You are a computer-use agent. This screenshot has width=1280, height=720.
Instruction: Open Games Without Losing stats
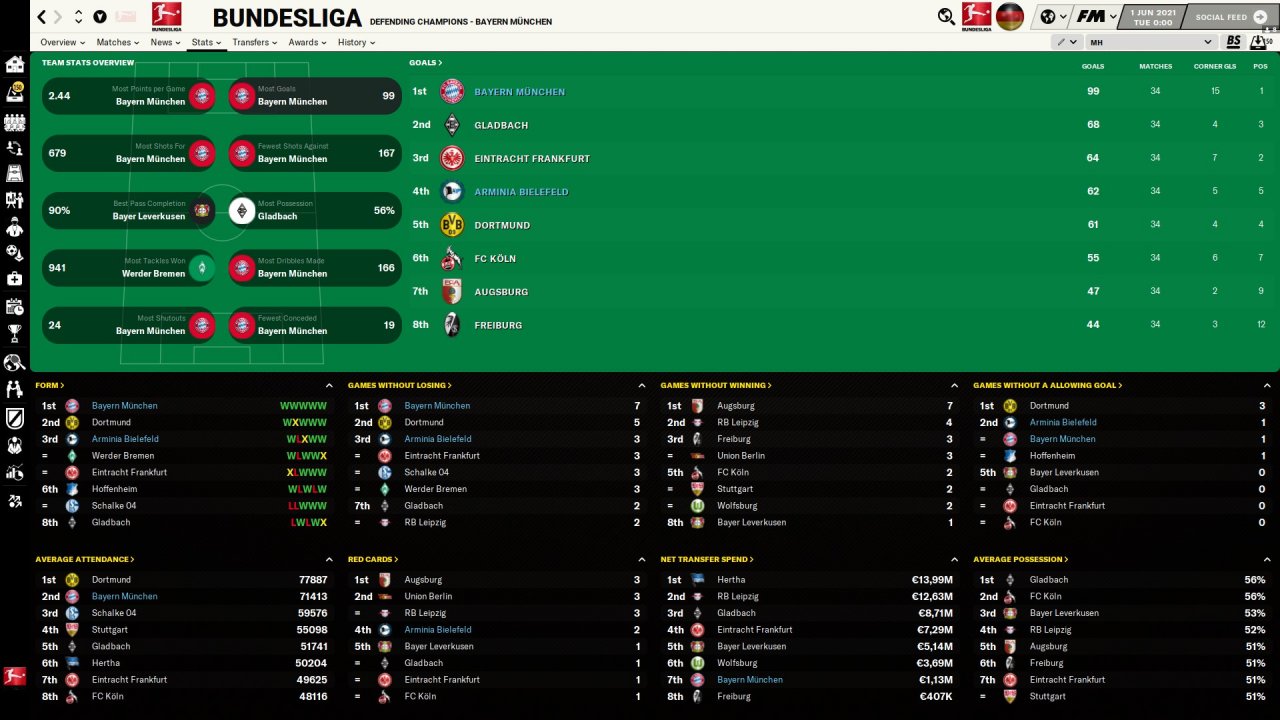pos(399,385)
